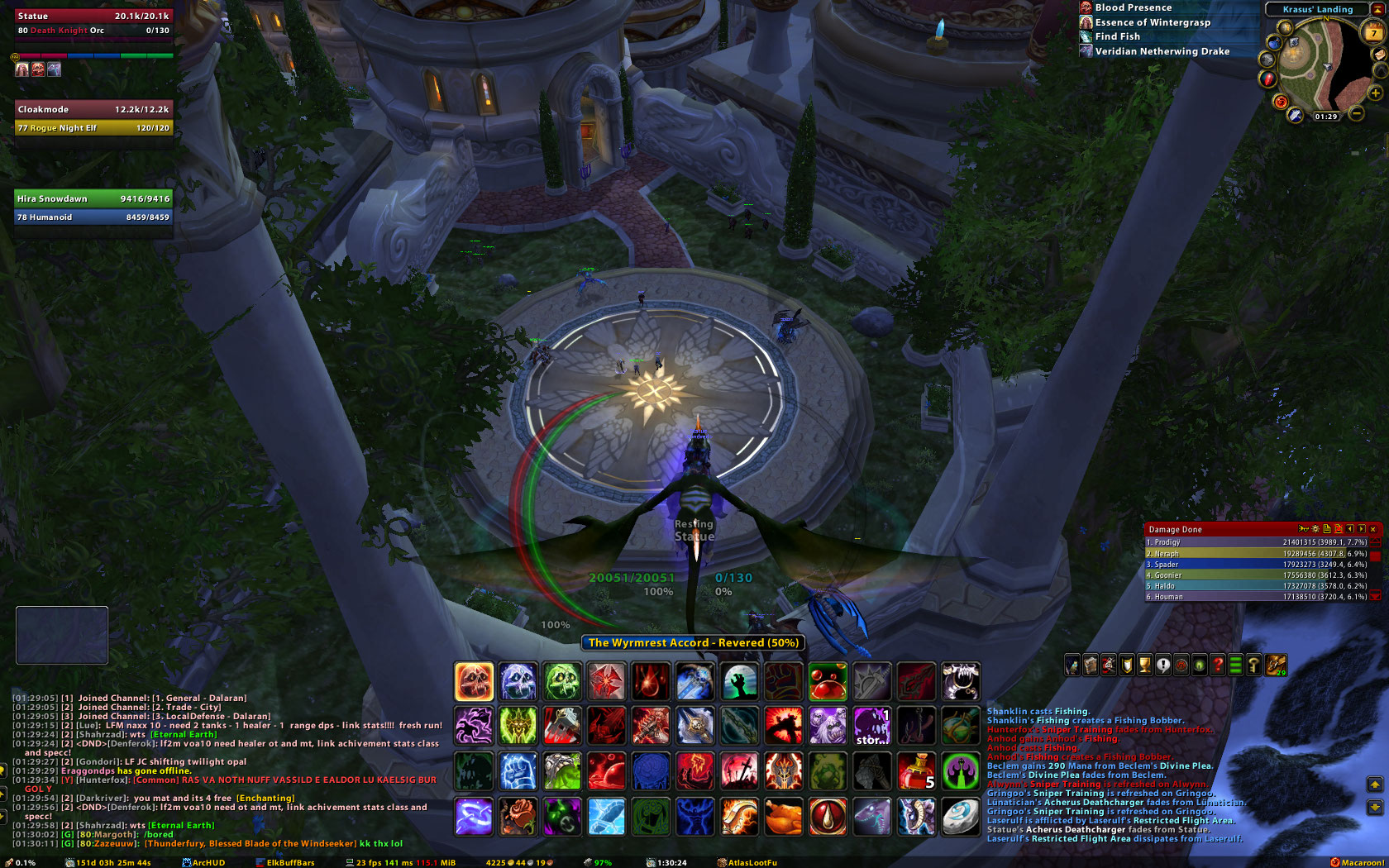Click the Krasus' Landing zone name header

point(1318,9)
